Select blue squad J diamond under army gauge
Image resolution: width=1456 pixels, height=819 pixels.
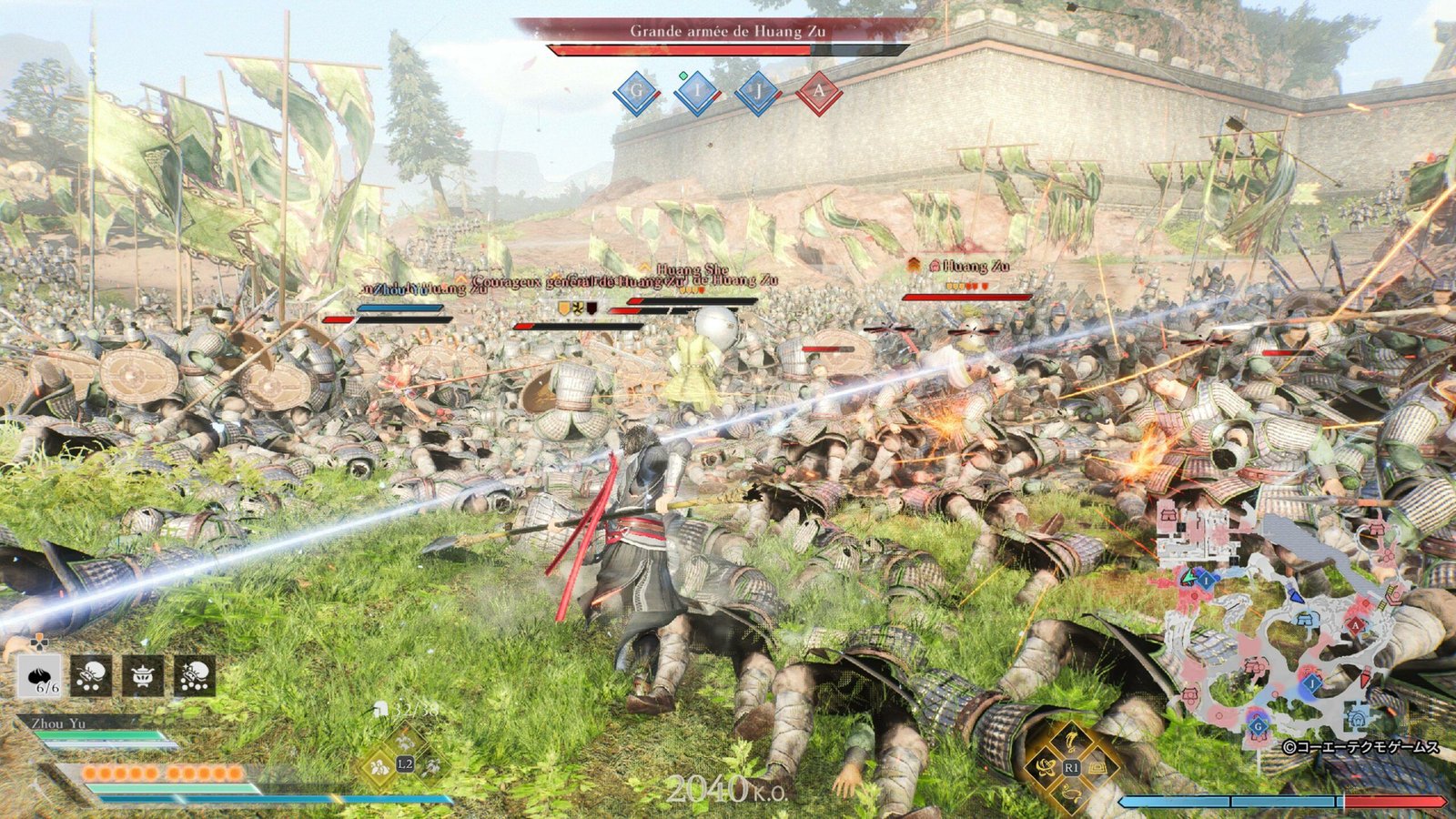(x=758, y=92)
